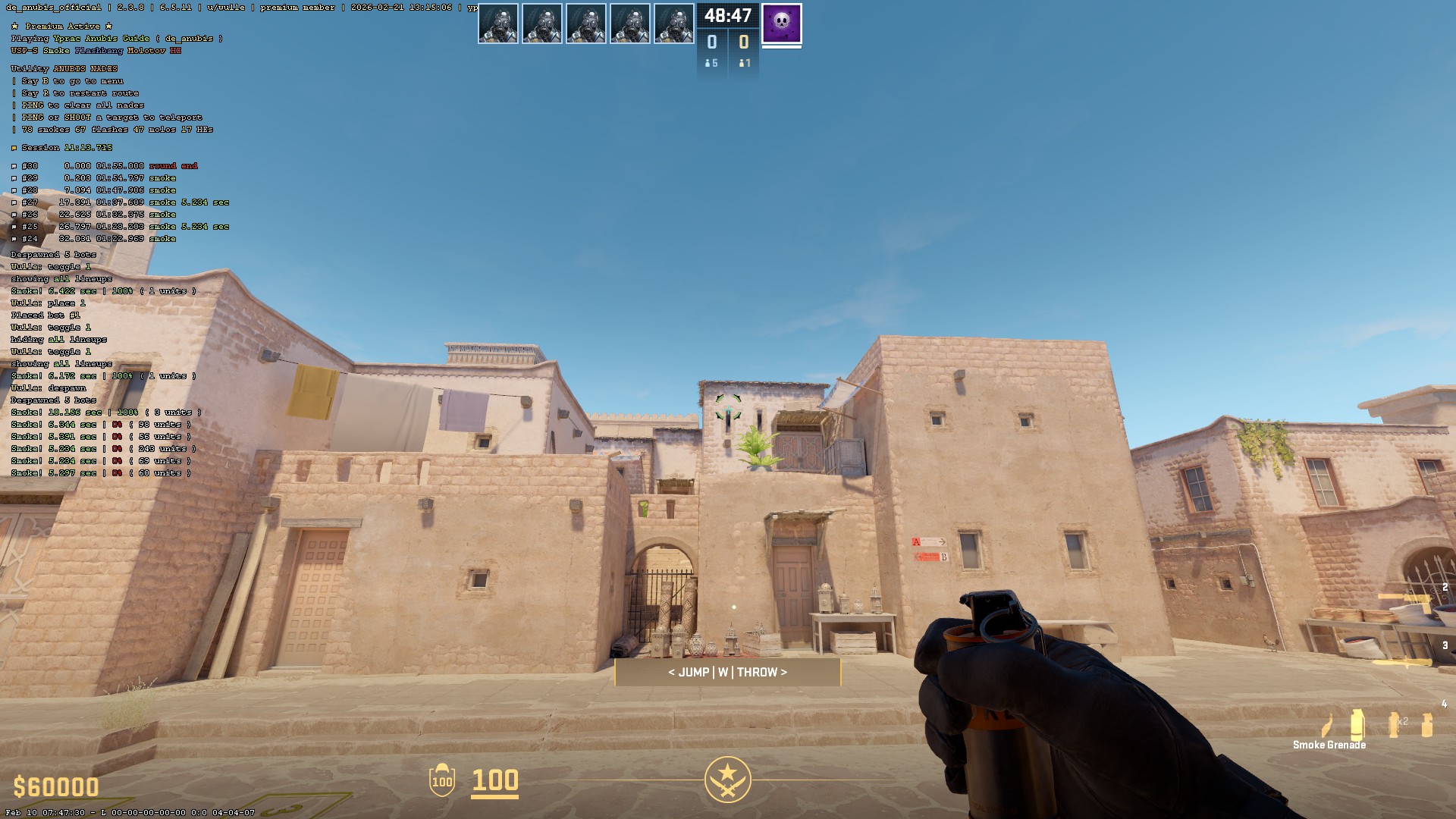Select the USP-S pistol icon in slot 2
1456x819 pixels.
[1414, 601]
